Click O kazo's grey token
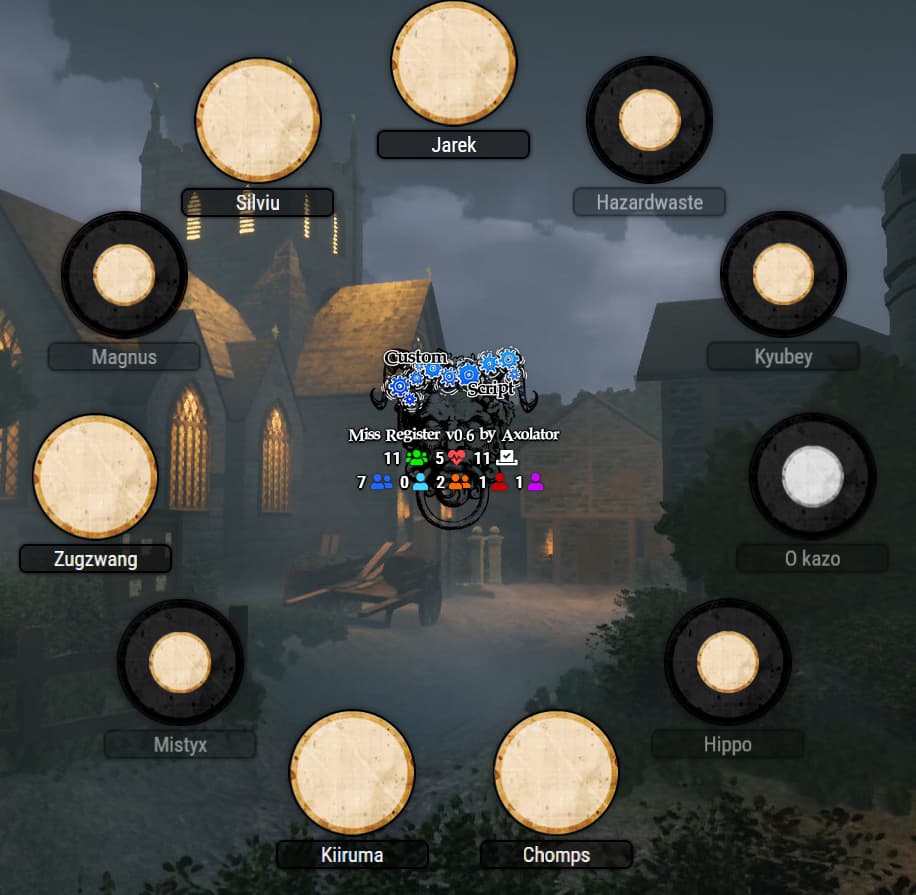This screenshot has height=895, width=916. [812, 476]
